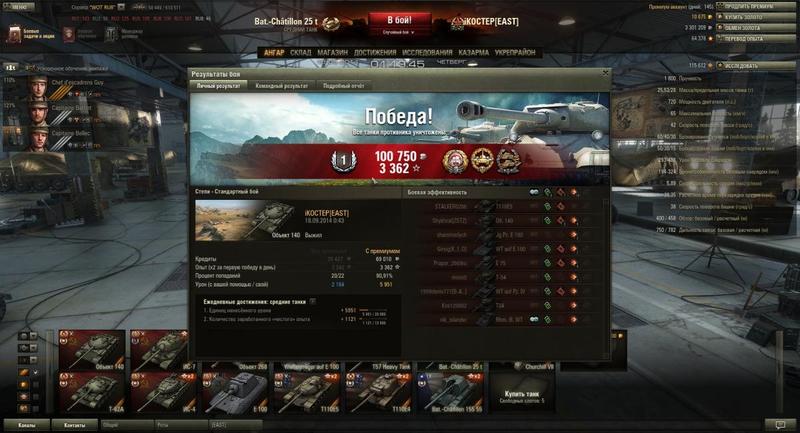Select the Объект 140 tank in carousel
Image resolution: width=800 pixels, height=433 pixels.
89,350
